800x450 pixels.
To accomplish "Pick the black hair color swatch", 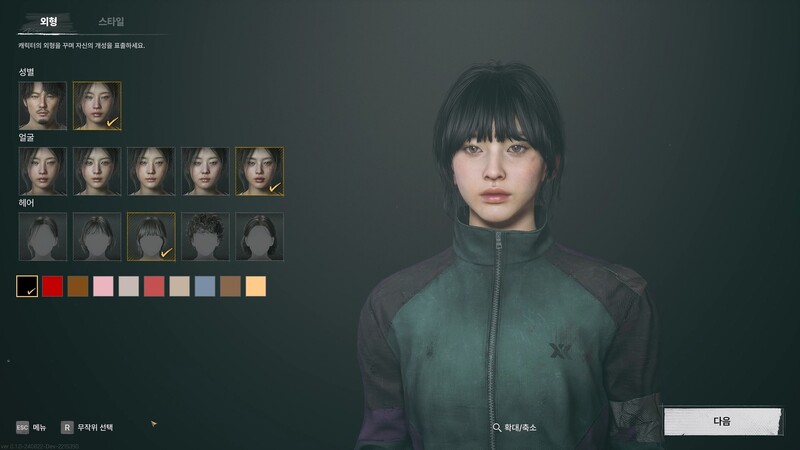I will point(28,287).
